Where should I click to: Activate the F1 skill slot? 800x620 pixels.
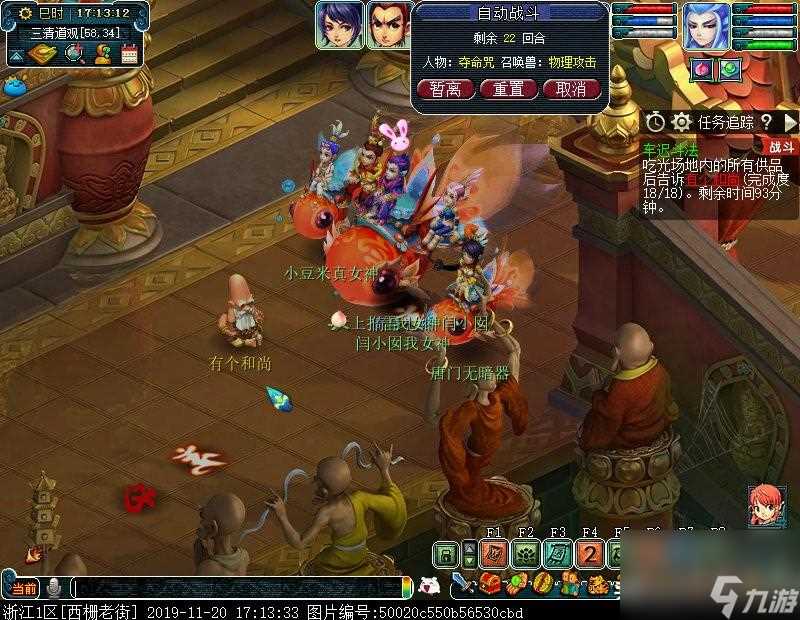point(493,554)
